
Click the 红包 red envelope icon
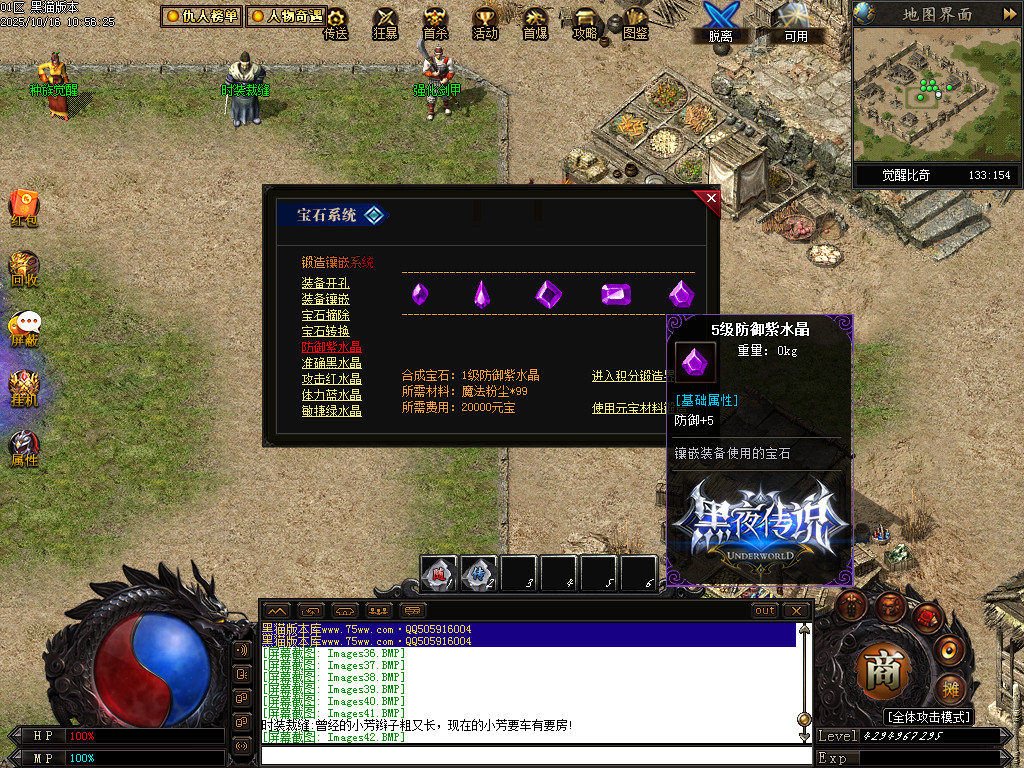(x=24, y=208)
